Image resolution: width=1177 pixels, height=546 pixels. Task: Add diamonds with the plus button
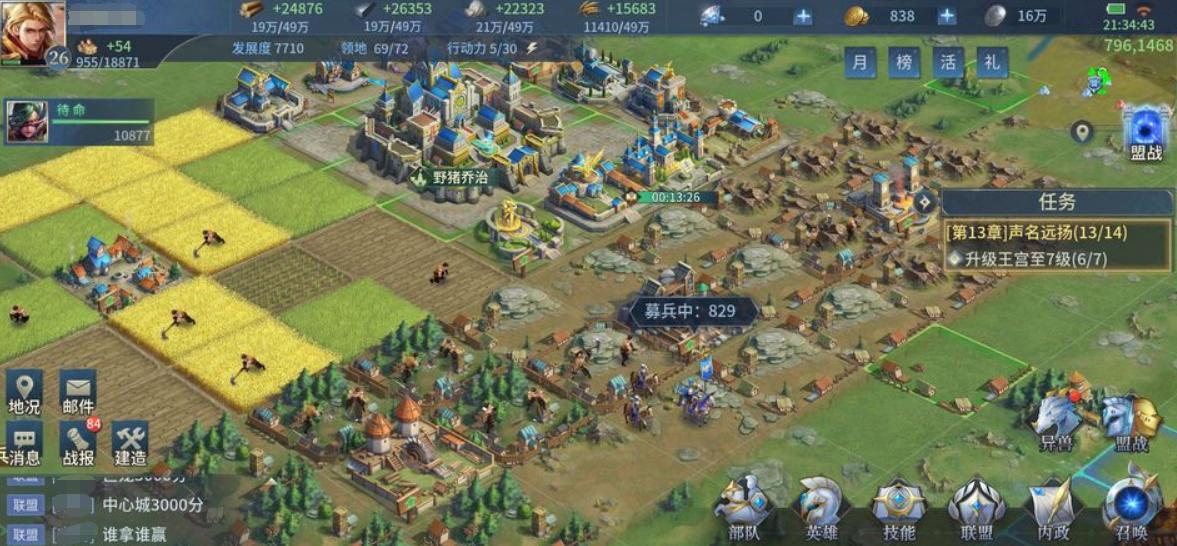[802, 16]
